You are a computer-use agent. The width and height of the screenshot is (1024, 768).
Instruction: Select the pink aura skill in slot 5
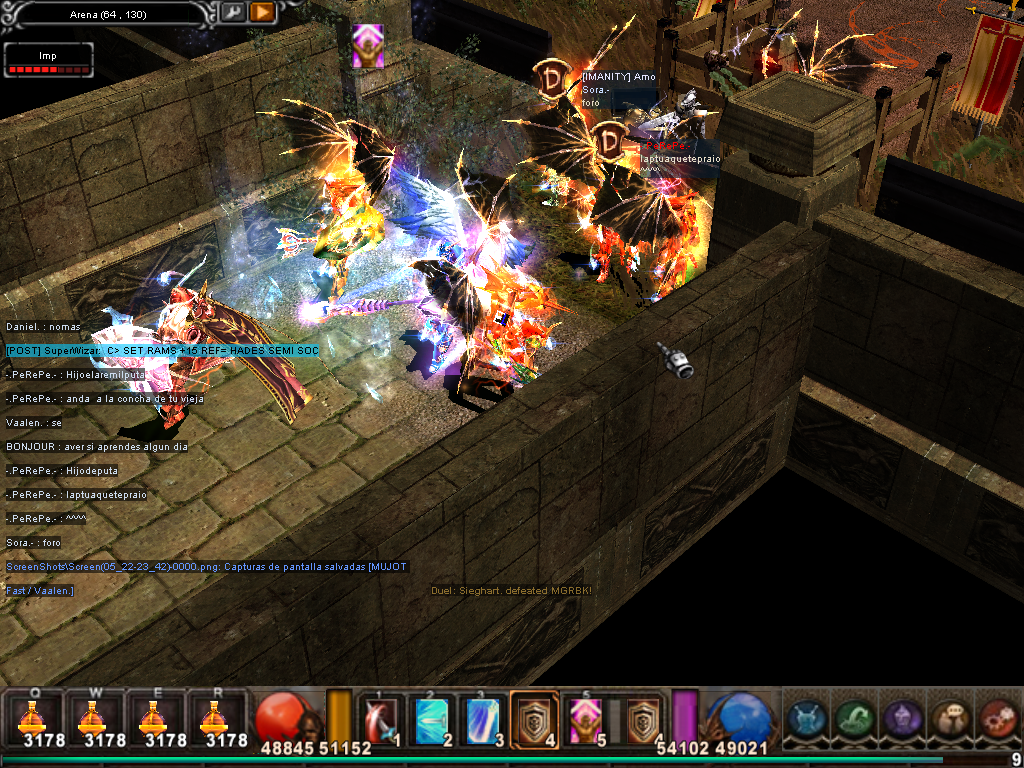[x=586, y=720]
